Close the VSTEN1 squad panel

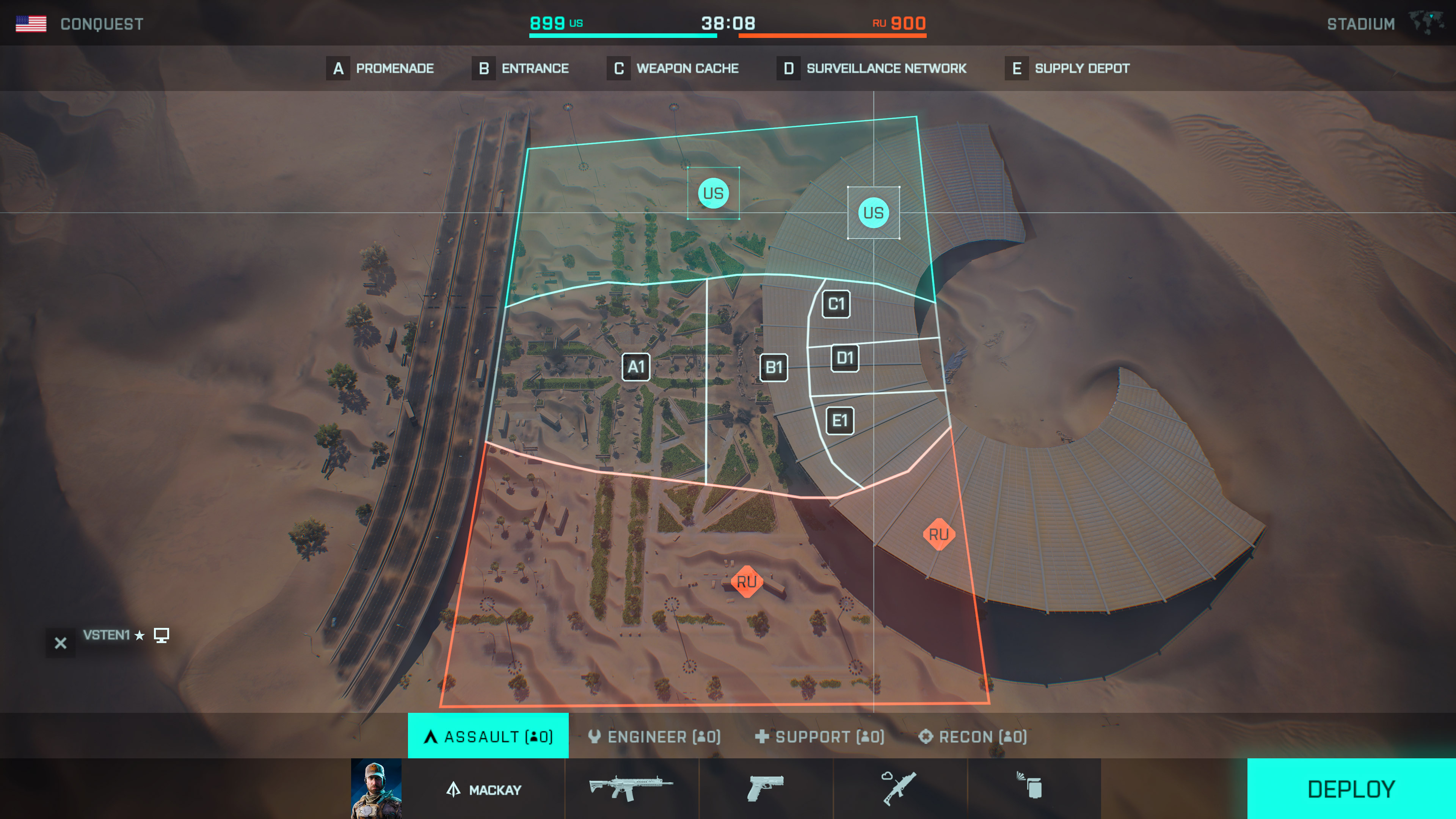[61, 643]
